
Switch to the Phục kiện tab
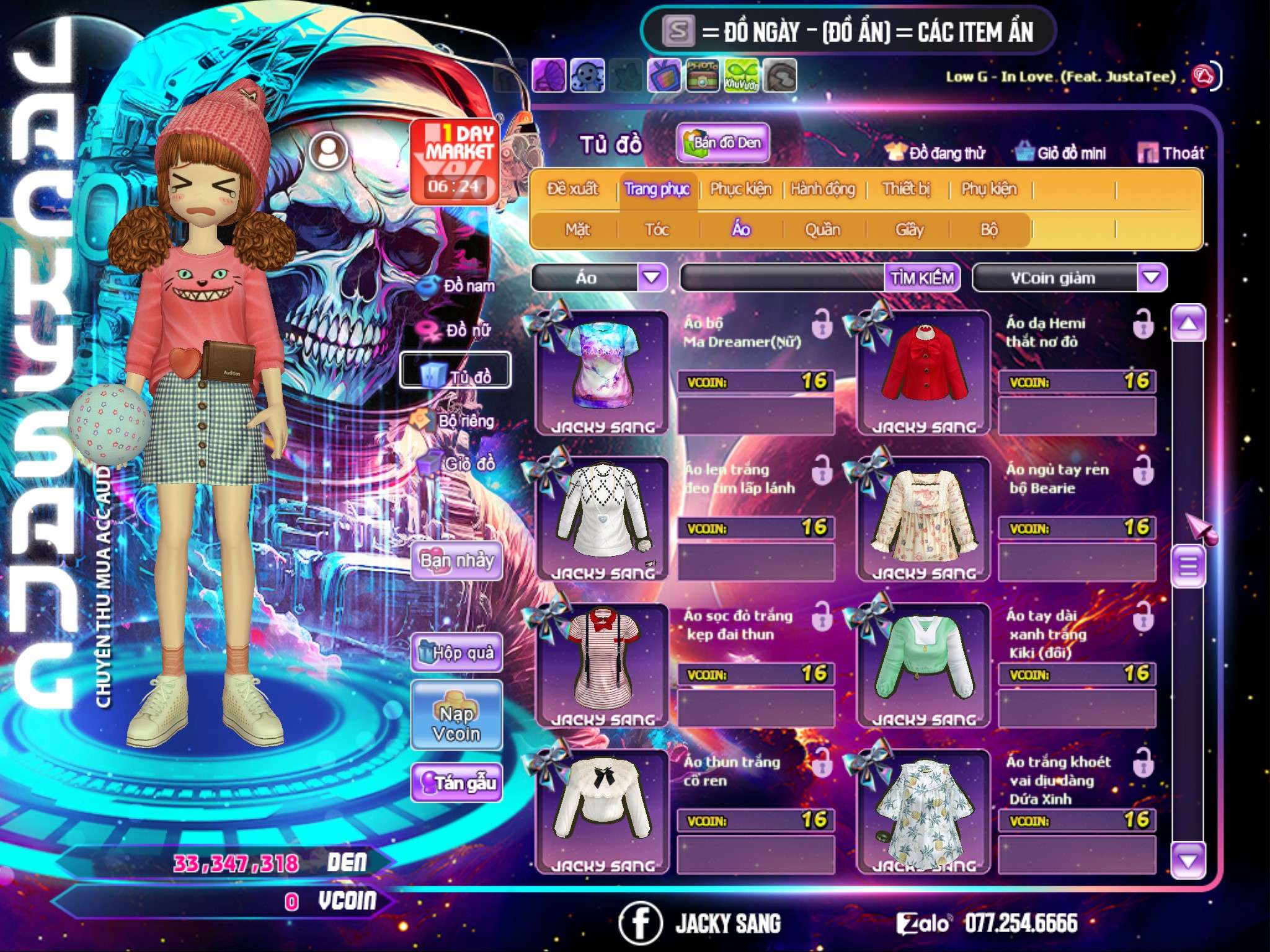coord(741,188)
